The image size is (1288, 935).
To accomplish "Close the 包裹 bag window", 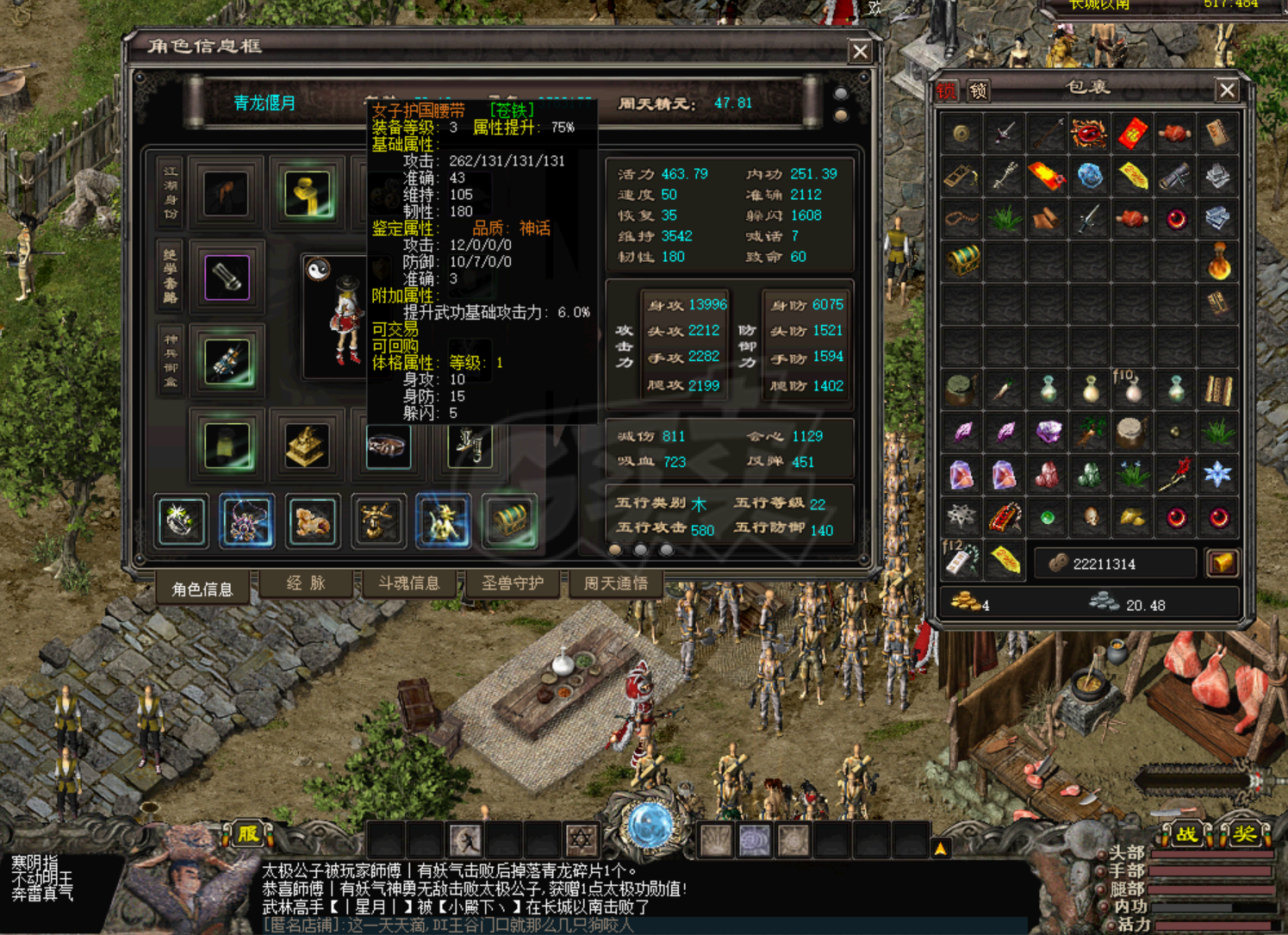I will [1227, 90].
